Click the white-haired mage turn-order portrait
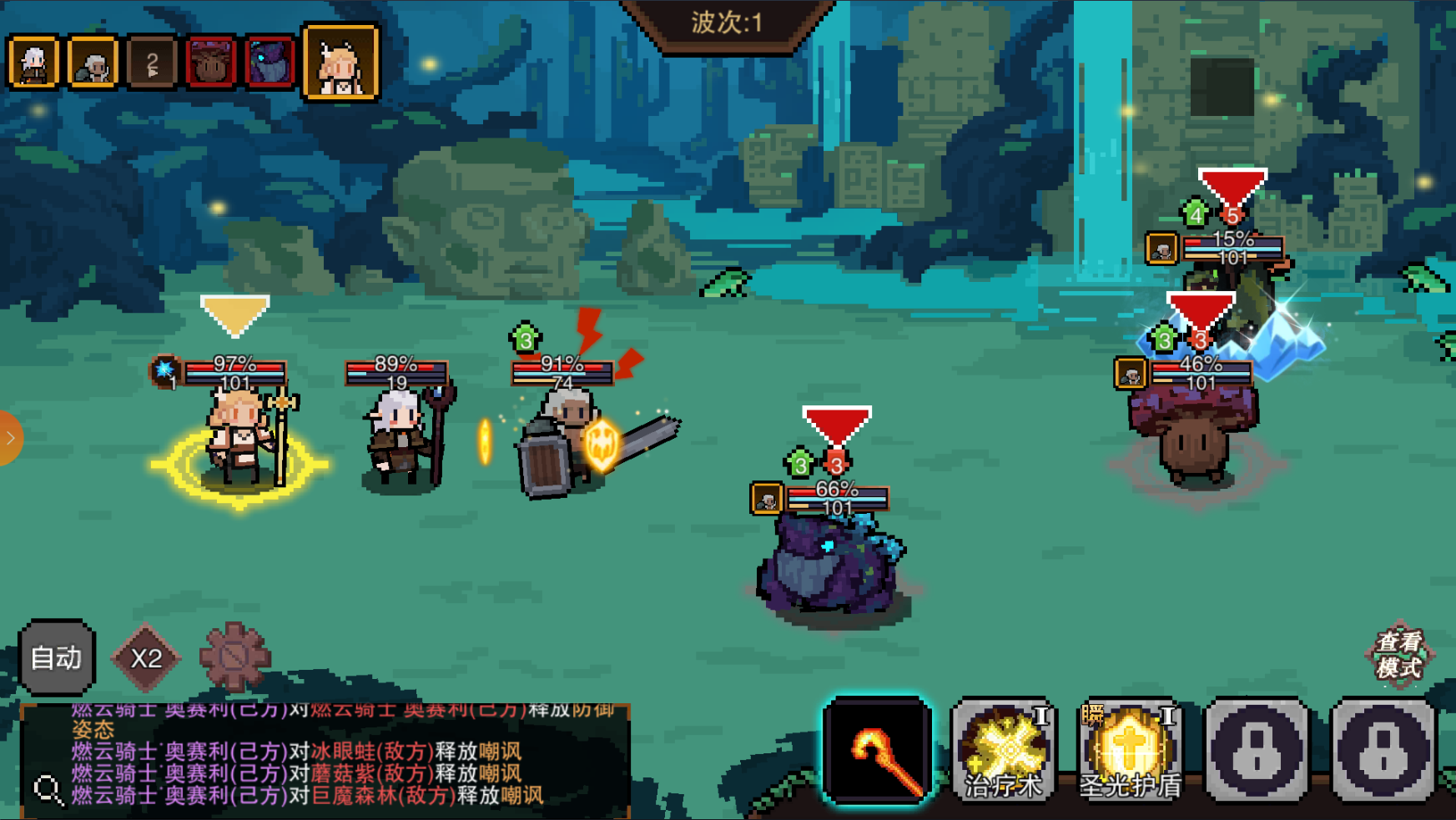This screenshot has height=820, width=1456. pos(33,63)
